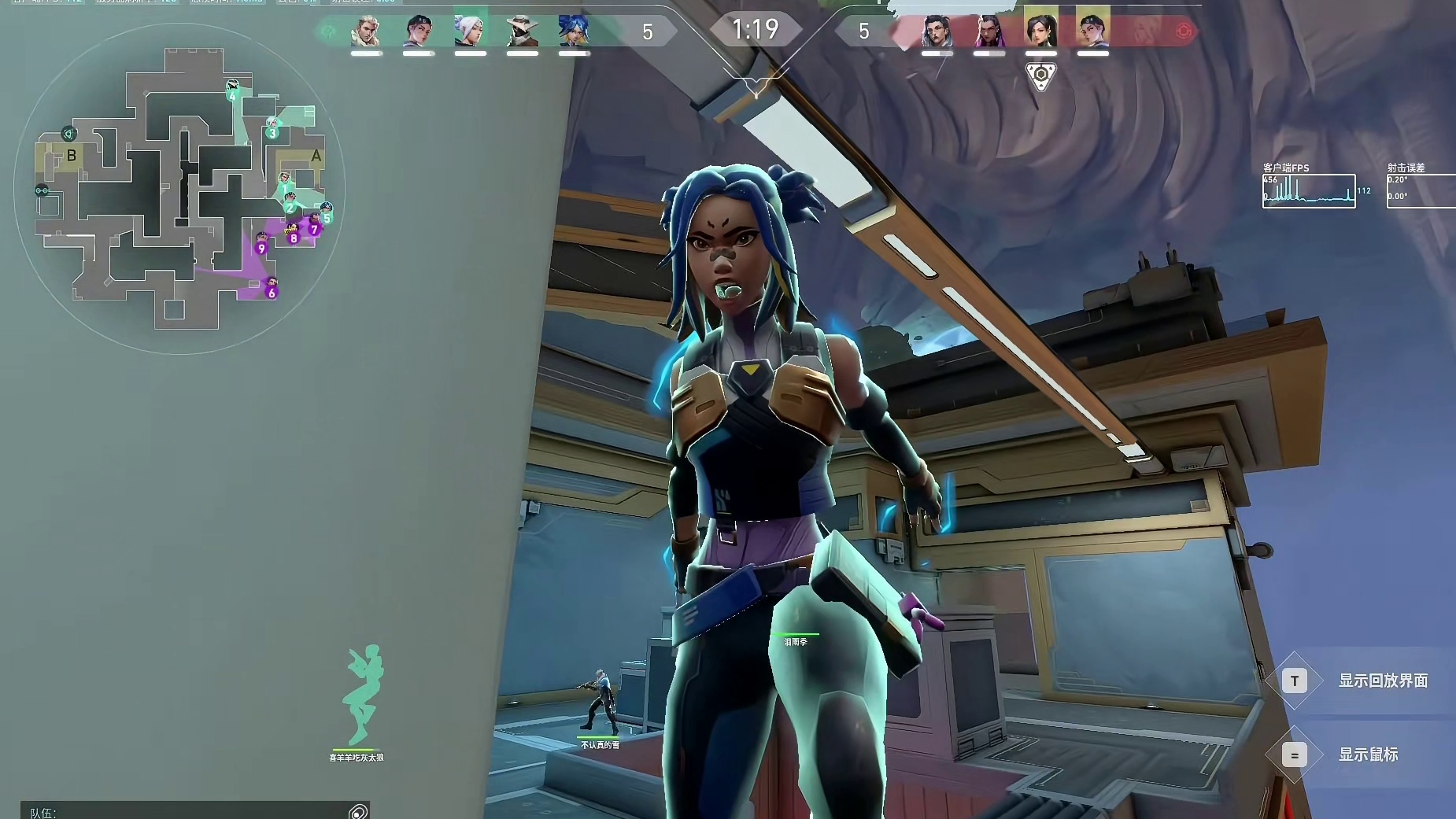Click the circular minimap

click(179, 189)
